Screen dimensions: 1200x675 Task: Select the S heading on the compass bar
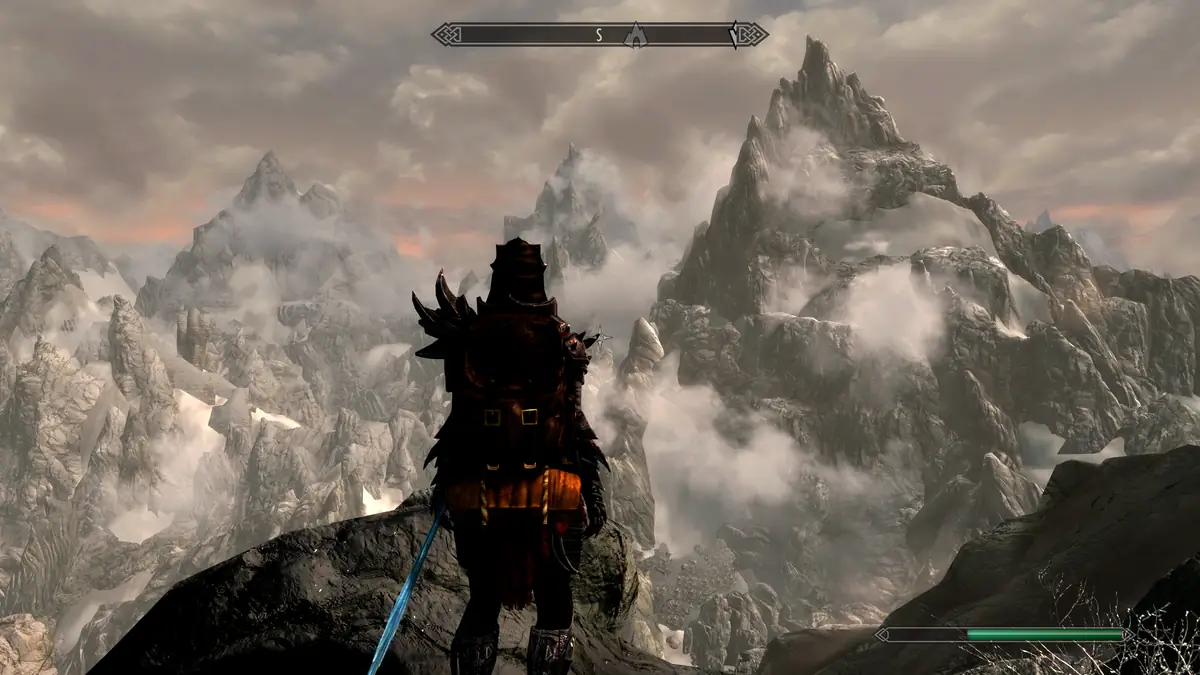click(599, 35)
